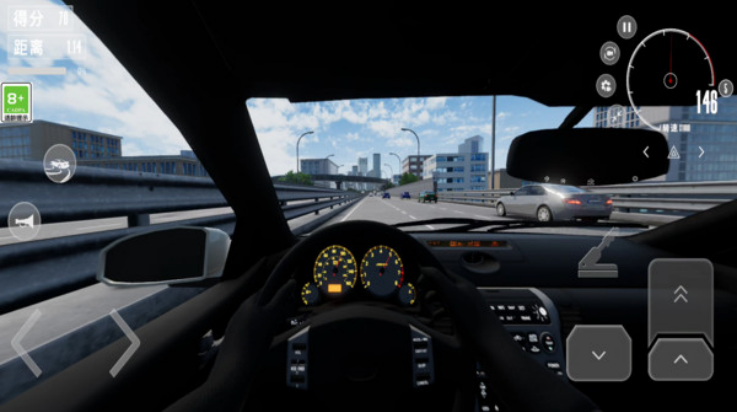Tap the car icon button
The height and width of the screenshot is (412, 737).
coord(59,163)
